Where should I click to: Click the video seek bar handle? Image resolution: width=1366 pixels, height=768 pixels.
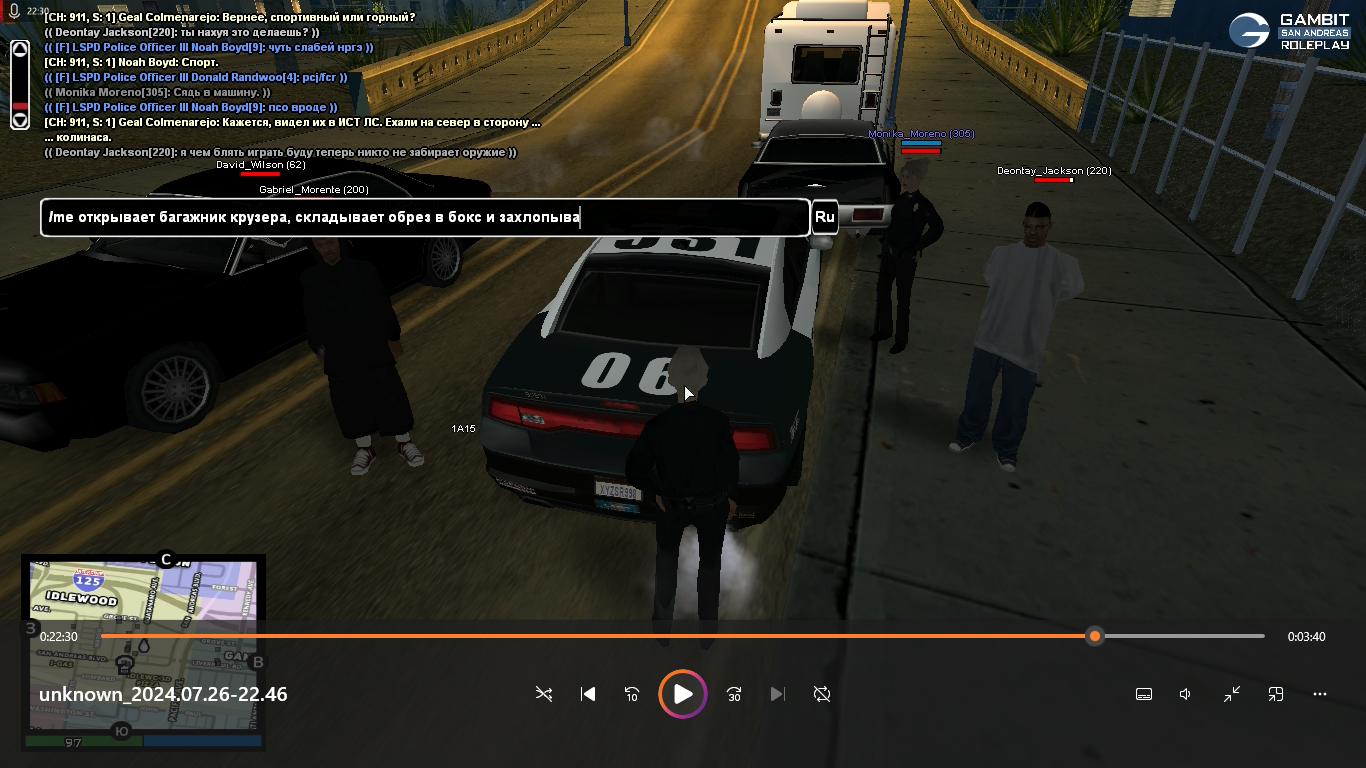click(x=1095, y=636)
